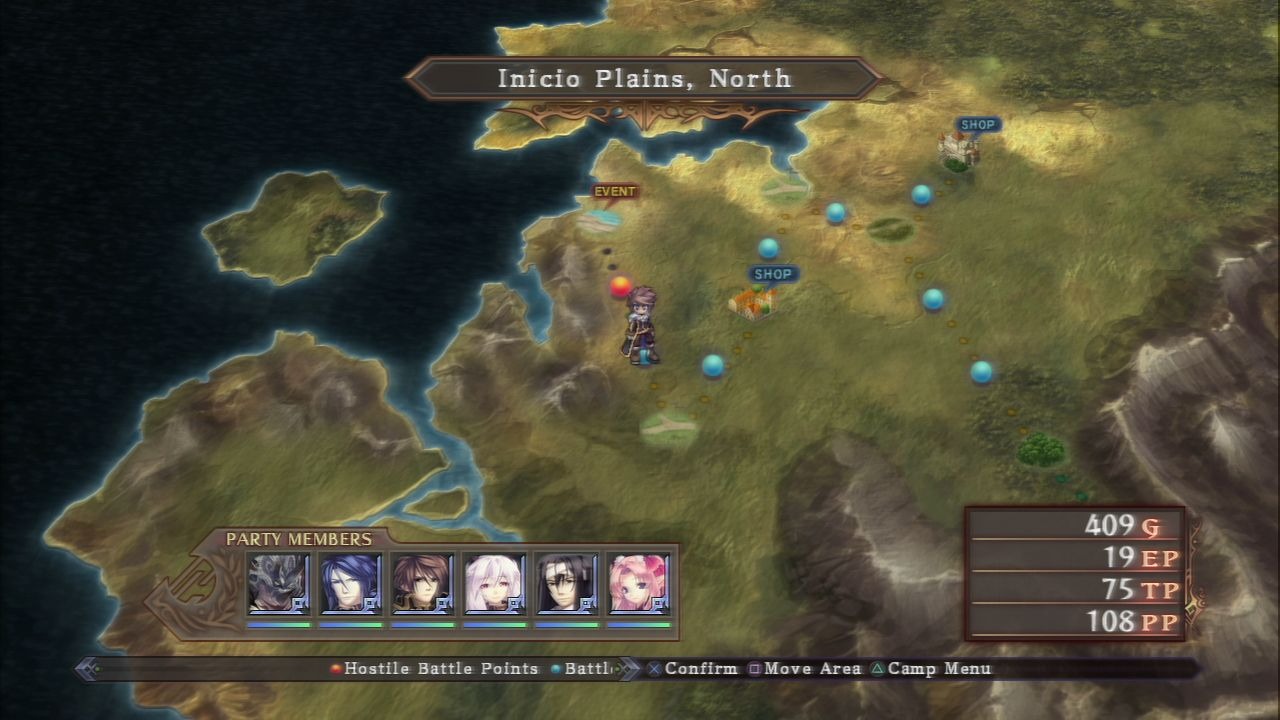This screenshot has height=720, width=1280.
Task: Pick the brown-haired party member portrait
Action: tap(422, 583)
